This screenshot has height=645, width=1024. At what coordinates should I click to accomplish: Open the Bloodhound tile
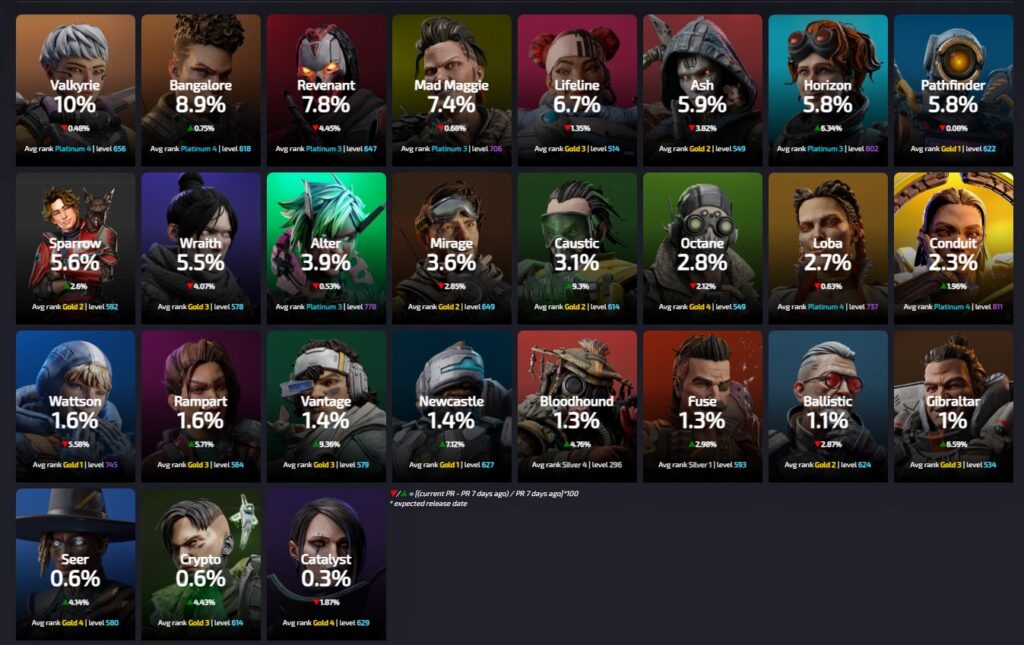pos(577,406)
